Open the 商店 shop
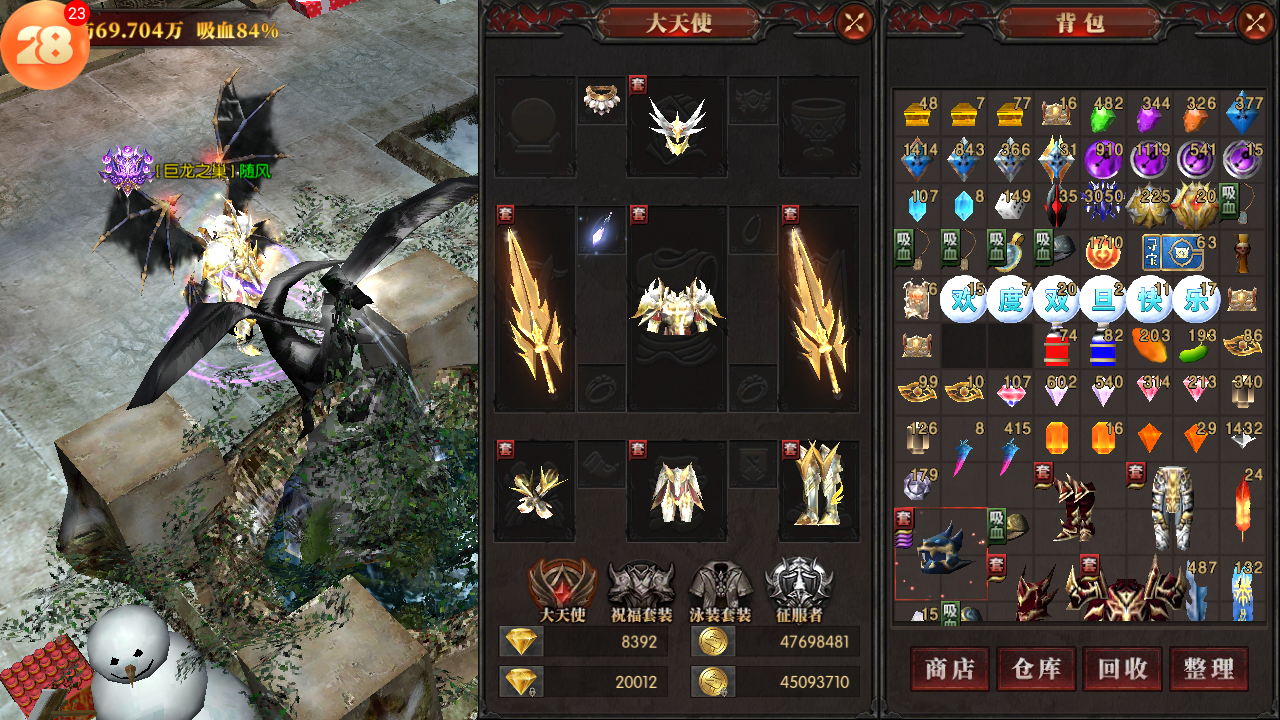The image size is (1280, 720). (950, 669)
